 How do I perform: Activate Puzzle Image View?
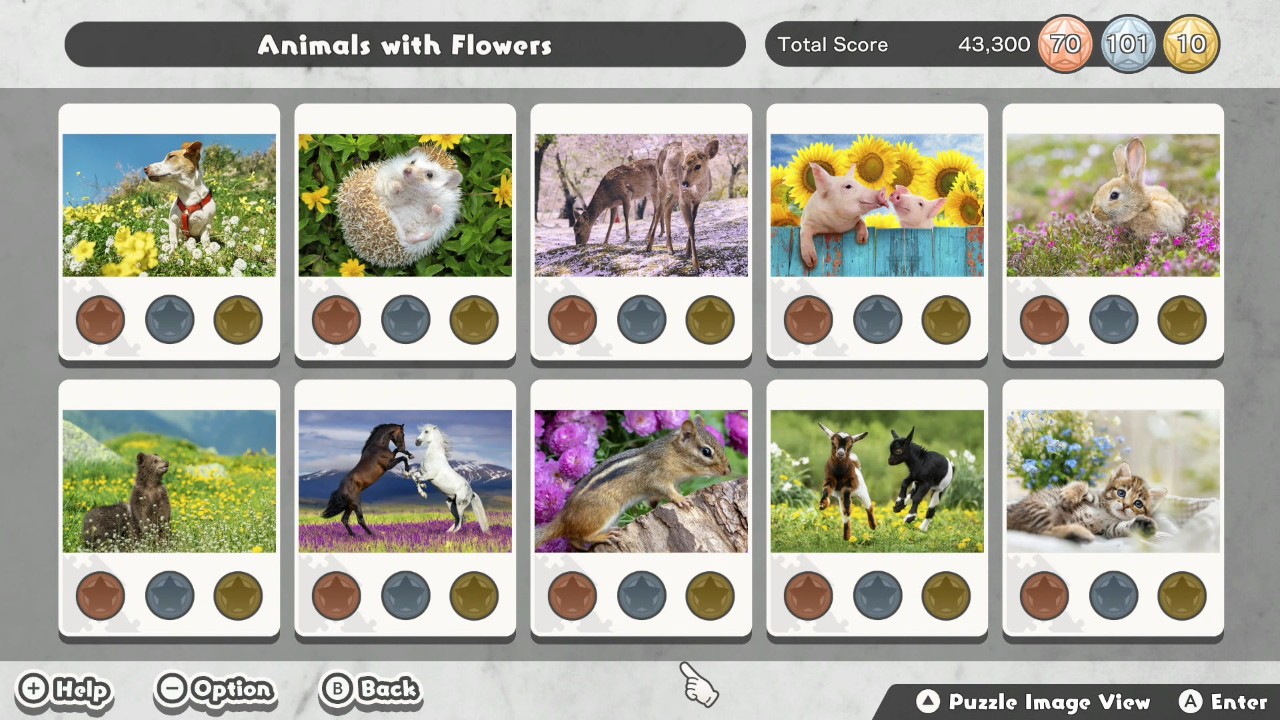1030,702
